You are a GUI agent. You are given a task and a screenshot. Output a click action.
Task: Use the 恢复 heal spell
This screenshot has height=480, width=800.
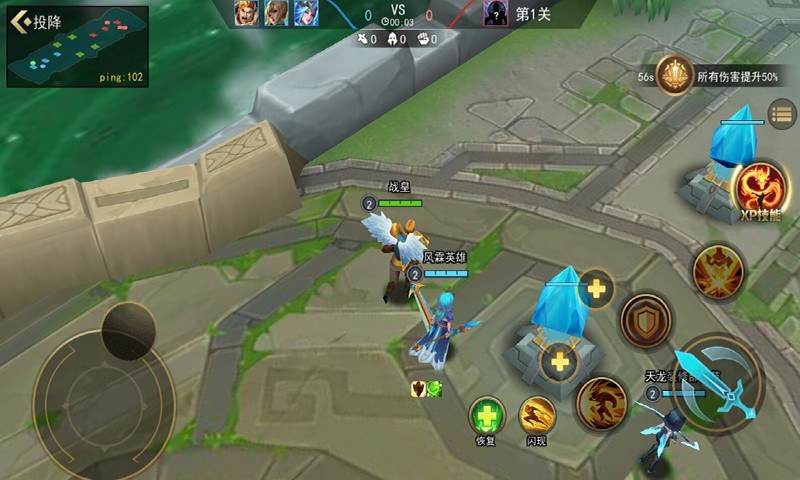click(487, 415)
